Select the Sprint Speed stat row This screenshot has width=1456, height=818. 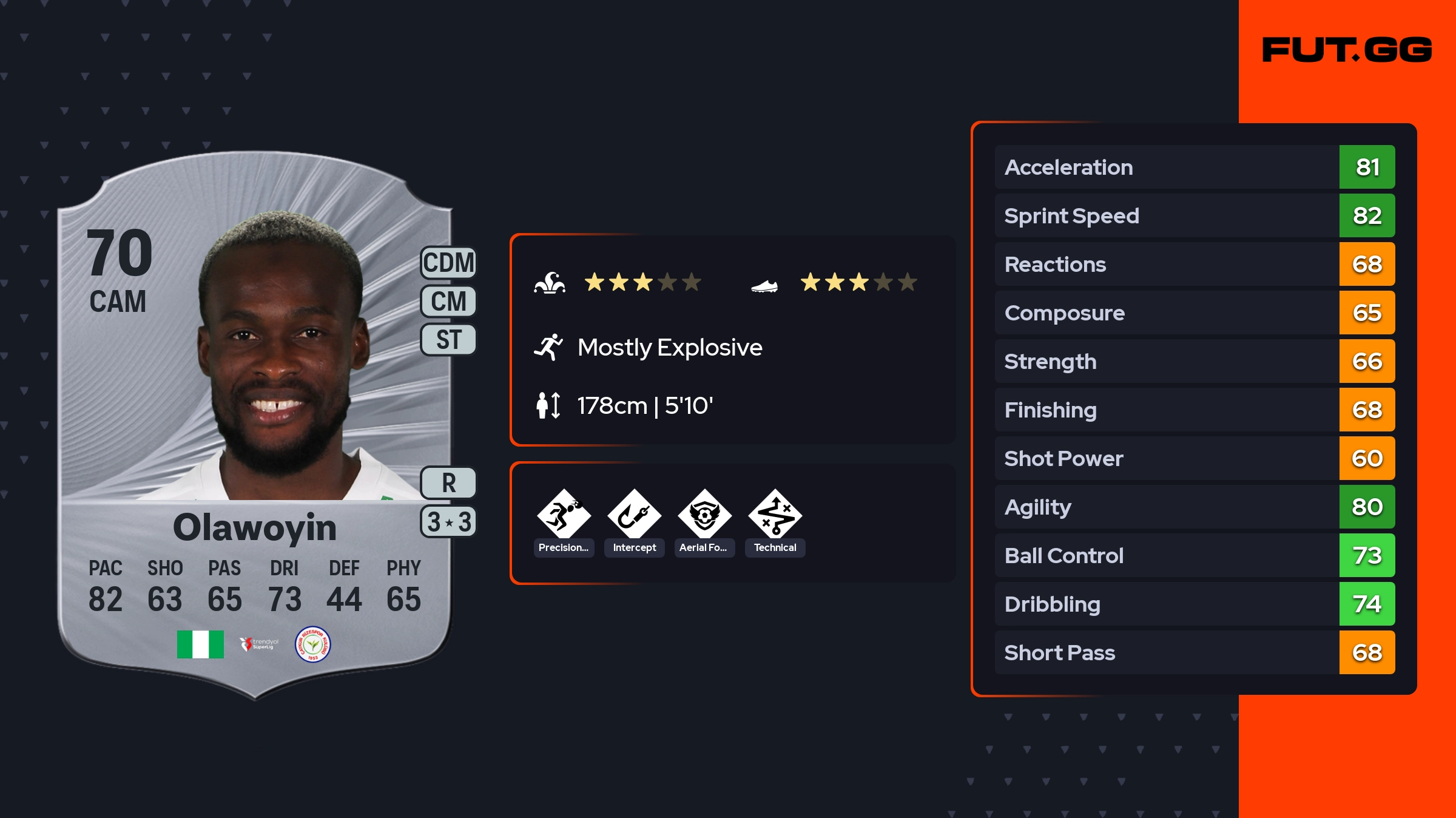[1194, 215]
